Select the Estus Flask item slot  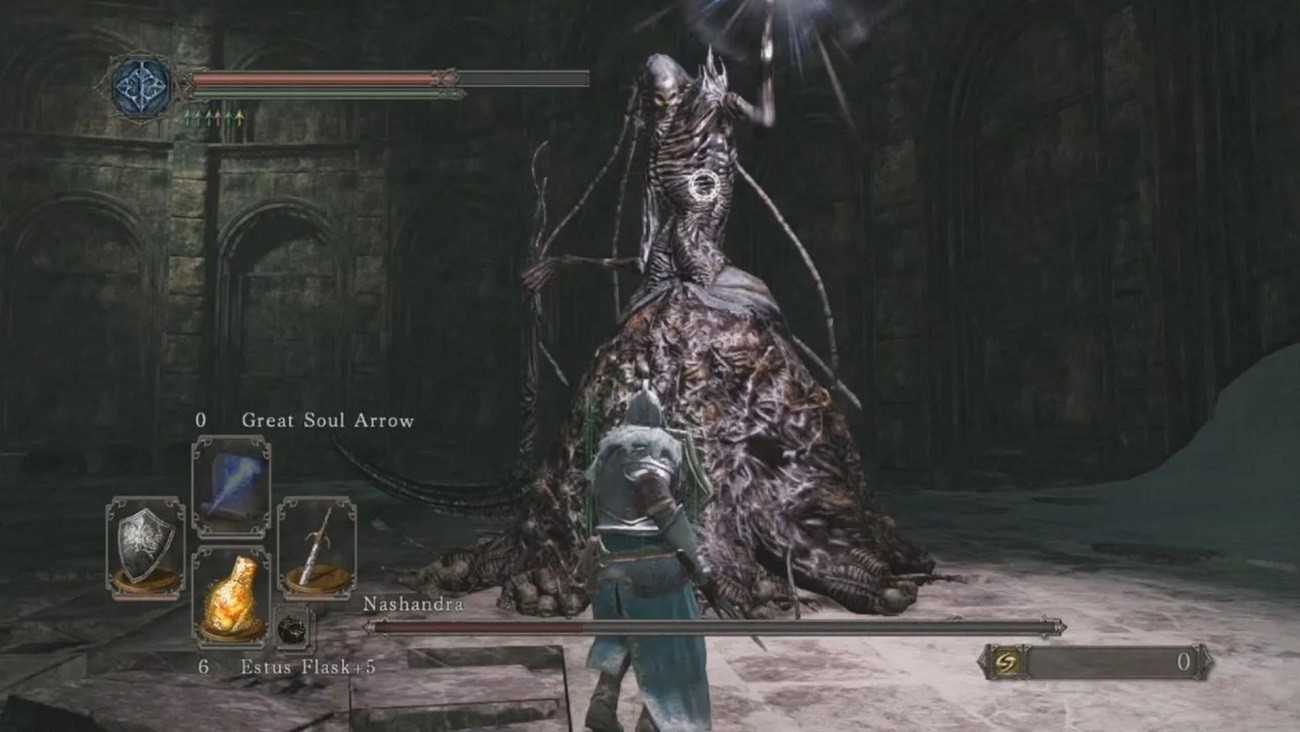click(231, 597)
